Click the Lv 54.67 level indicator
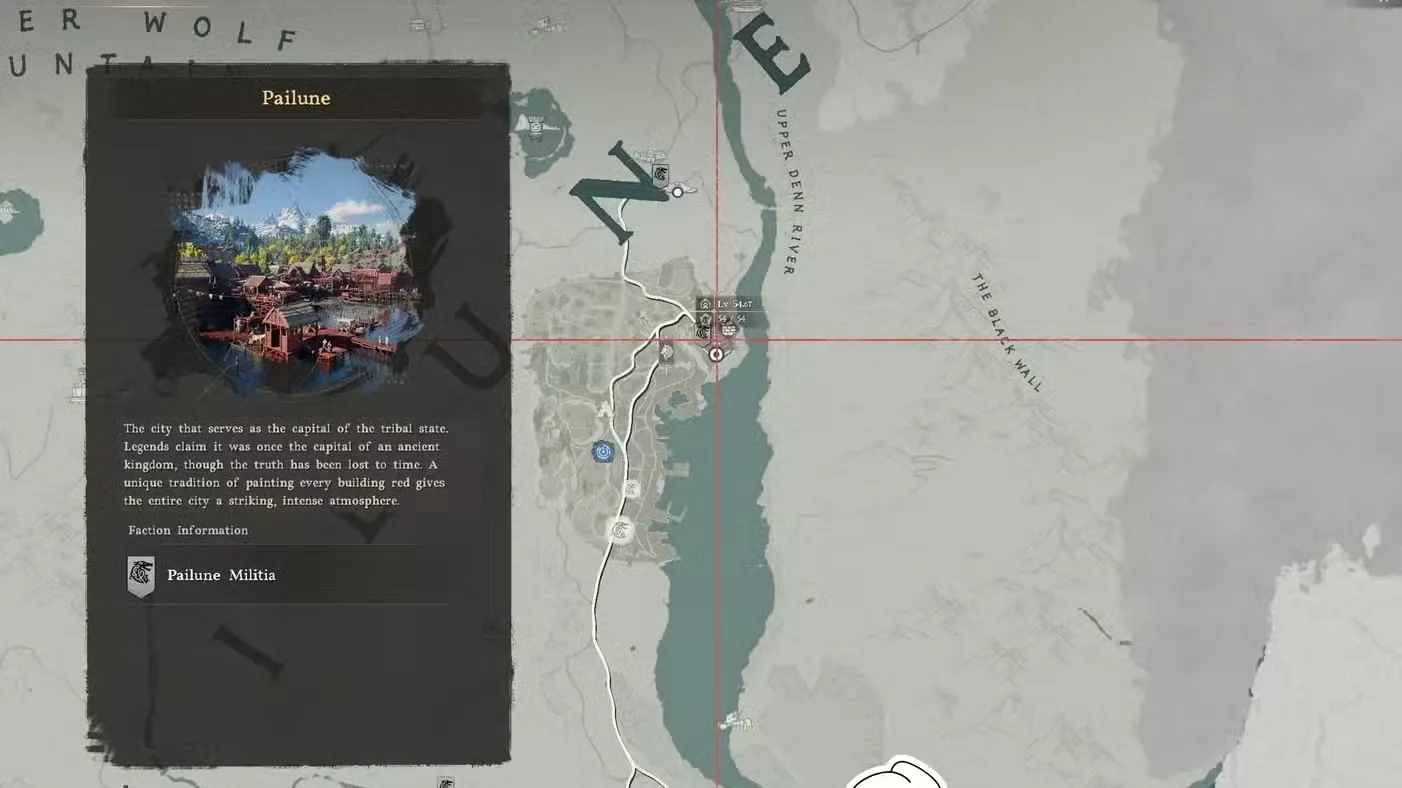Viewport: 1402px width, 788px height. click(x=733, y=303)
